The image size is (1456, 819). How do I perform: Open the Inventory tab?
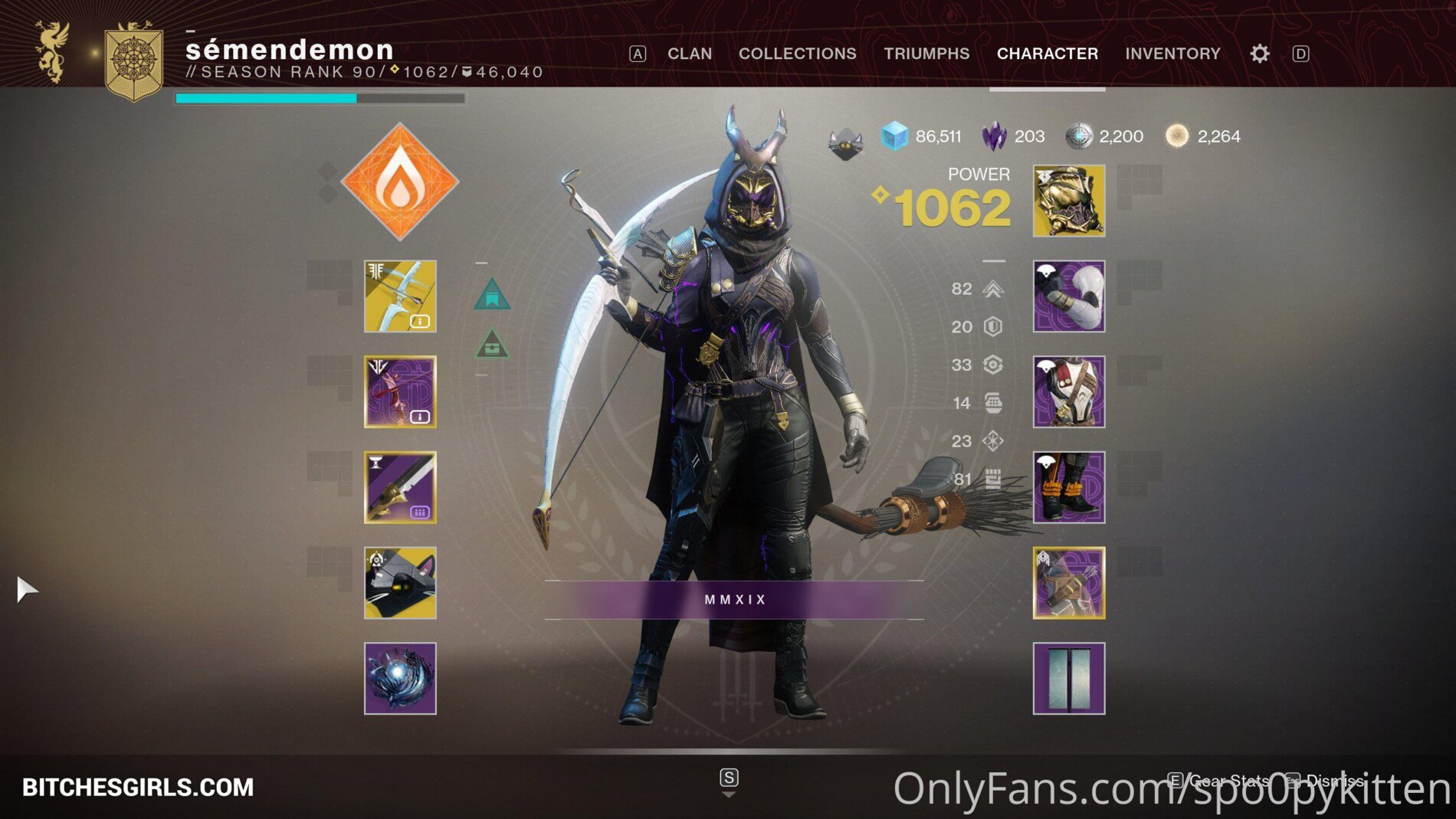pos(1172,54)
